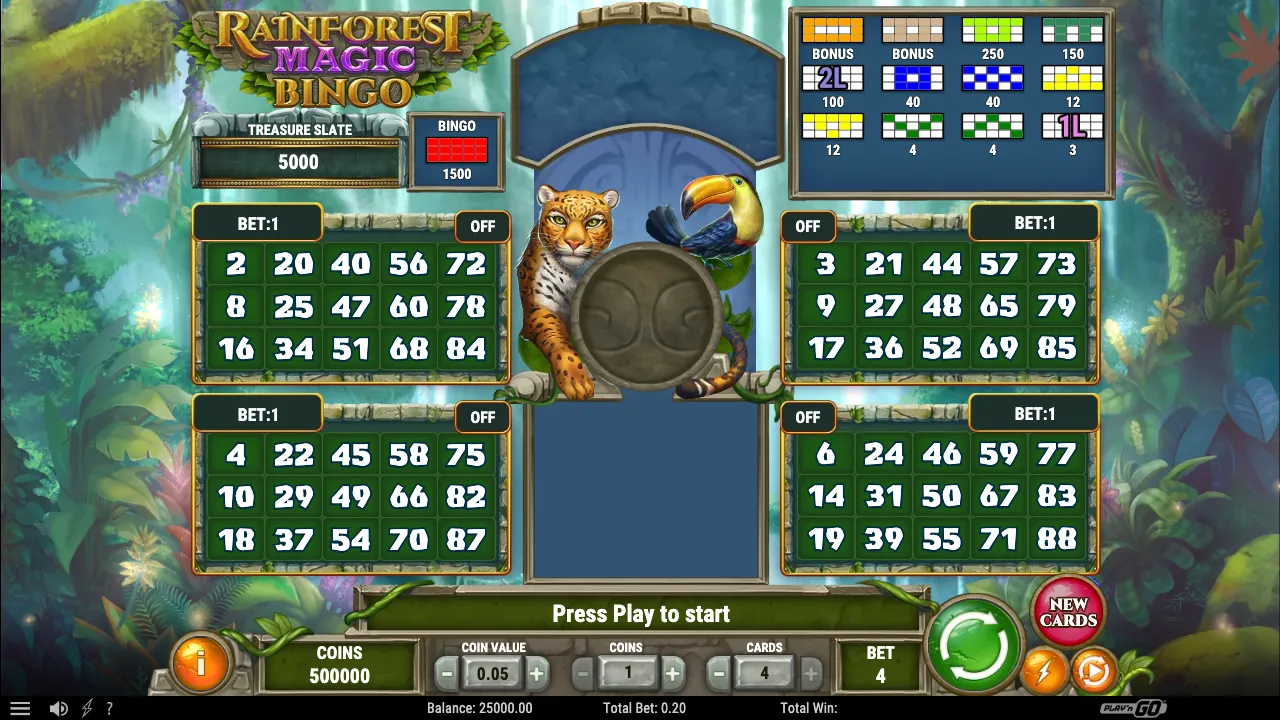Screen dimensions: 1280x720
Task: Enable turbo mode from bottom status bar
Action: pyautogui.click(x=85, y=708)
